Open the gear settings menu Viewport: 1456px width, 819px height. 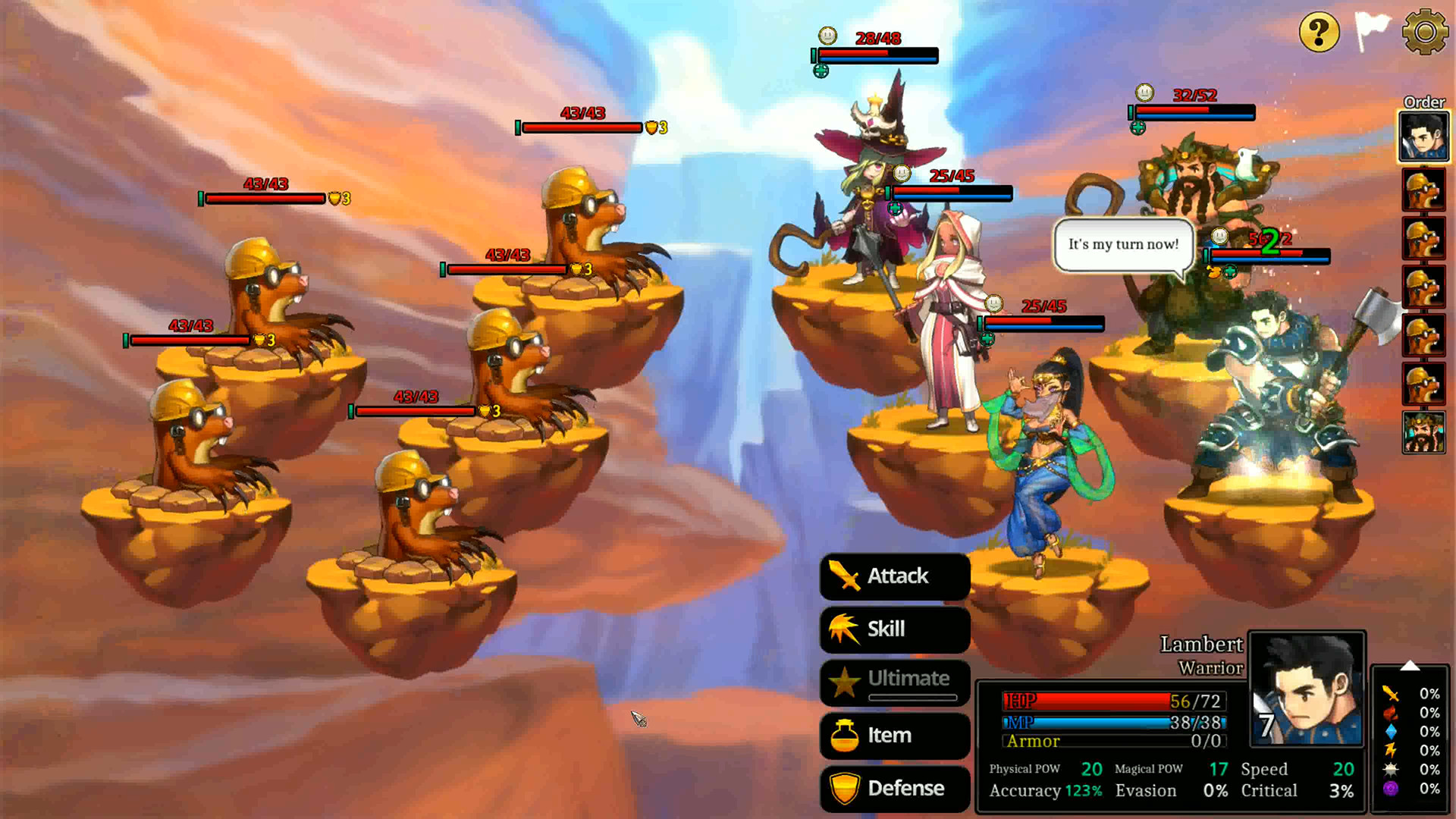click(1425, 32)
